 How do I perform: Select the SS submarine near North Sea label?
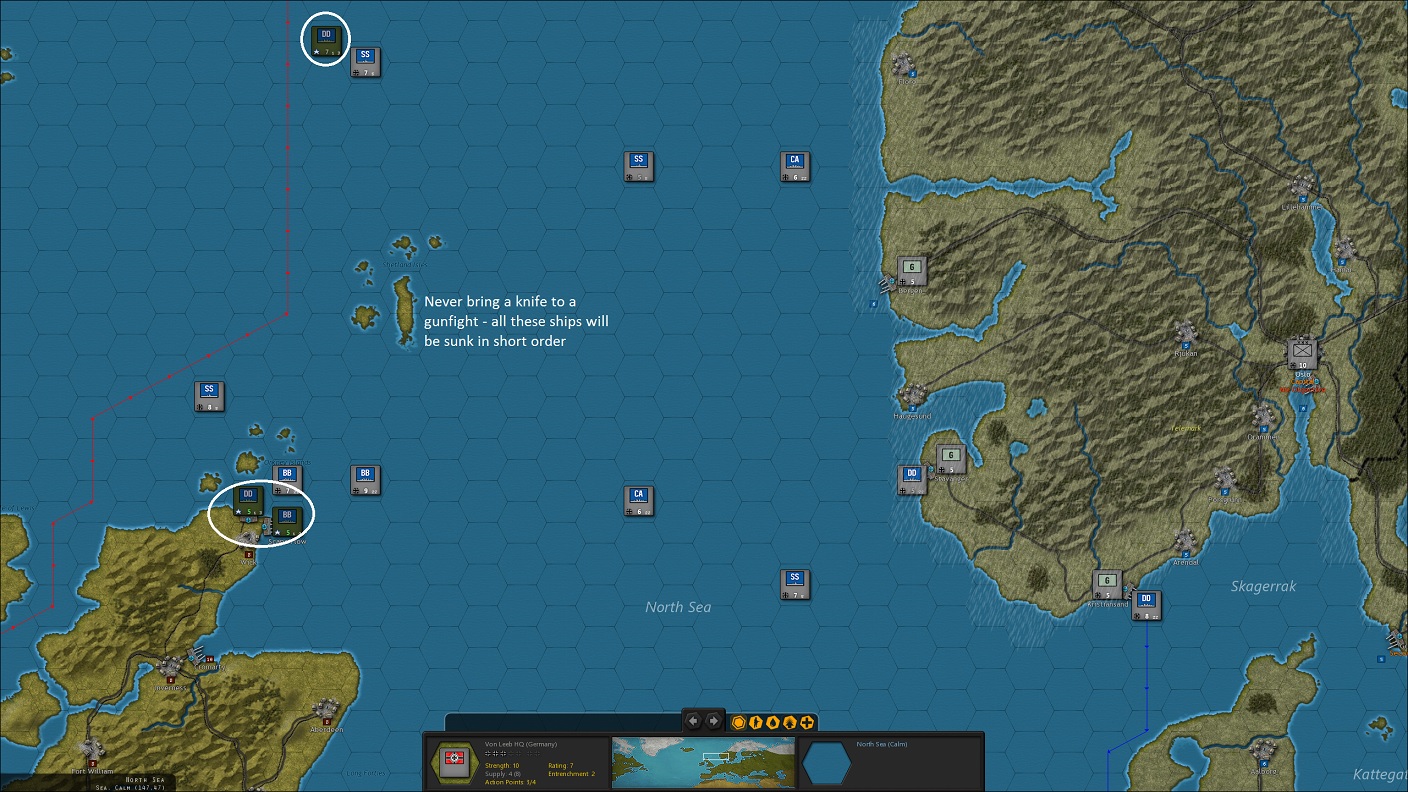coord(793,579)
